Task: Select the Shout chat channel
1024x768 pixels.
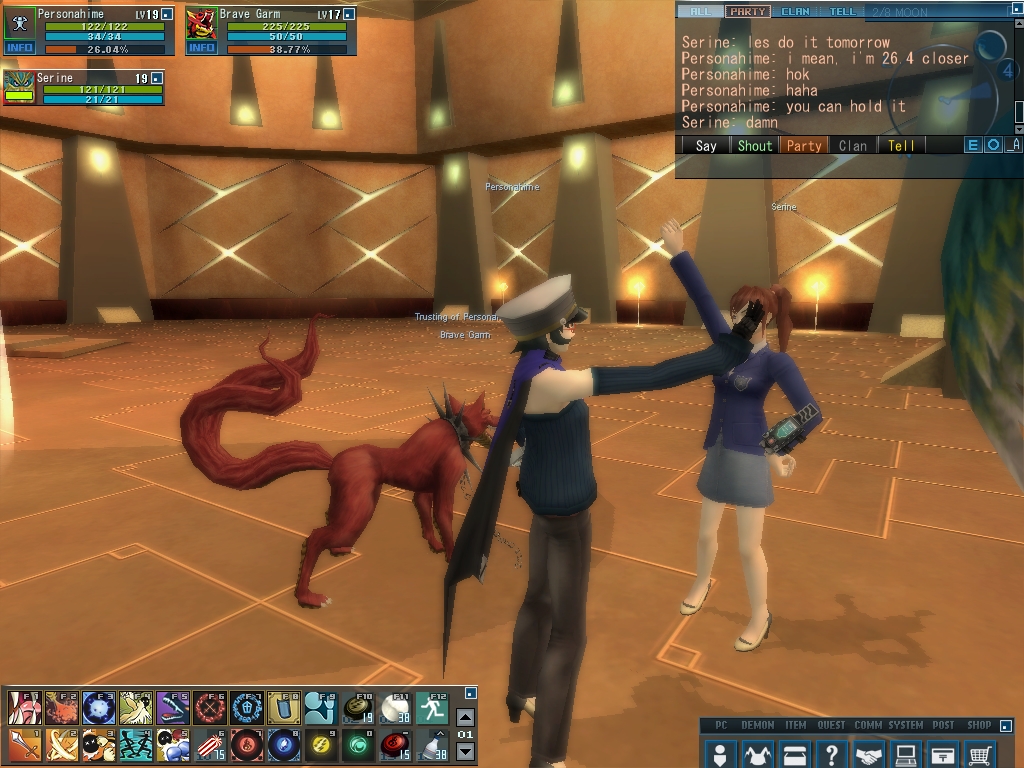Action: 754,146
